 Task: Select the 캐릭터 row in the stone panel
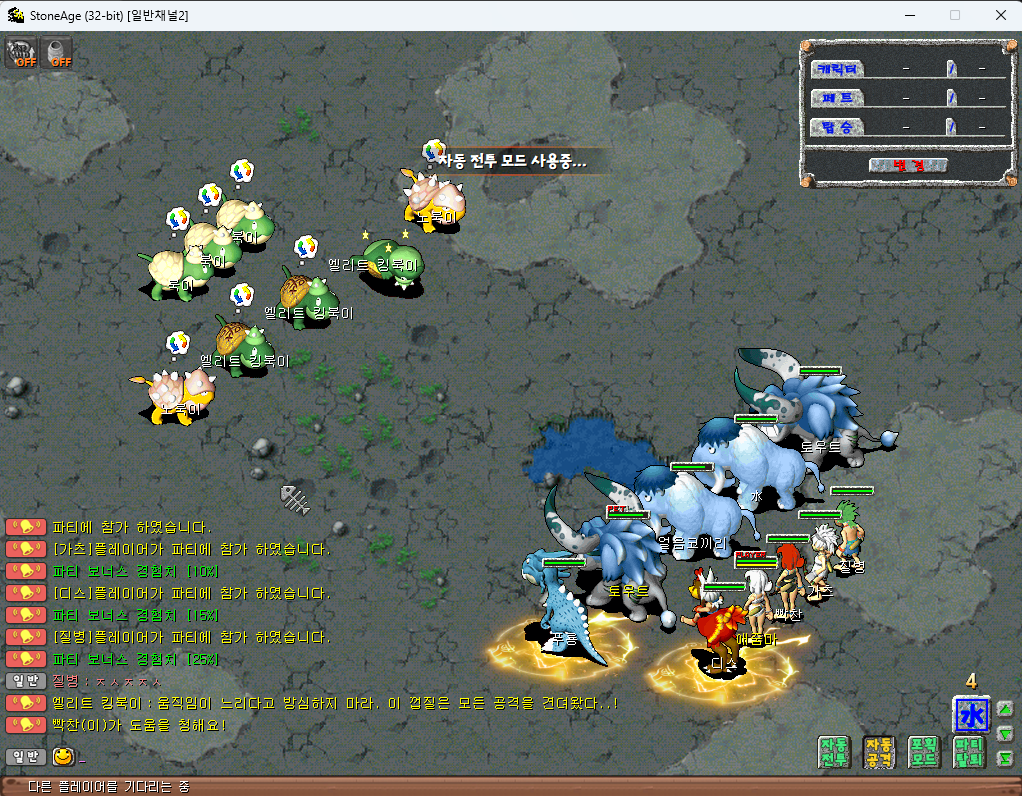(x=838, y=69)
